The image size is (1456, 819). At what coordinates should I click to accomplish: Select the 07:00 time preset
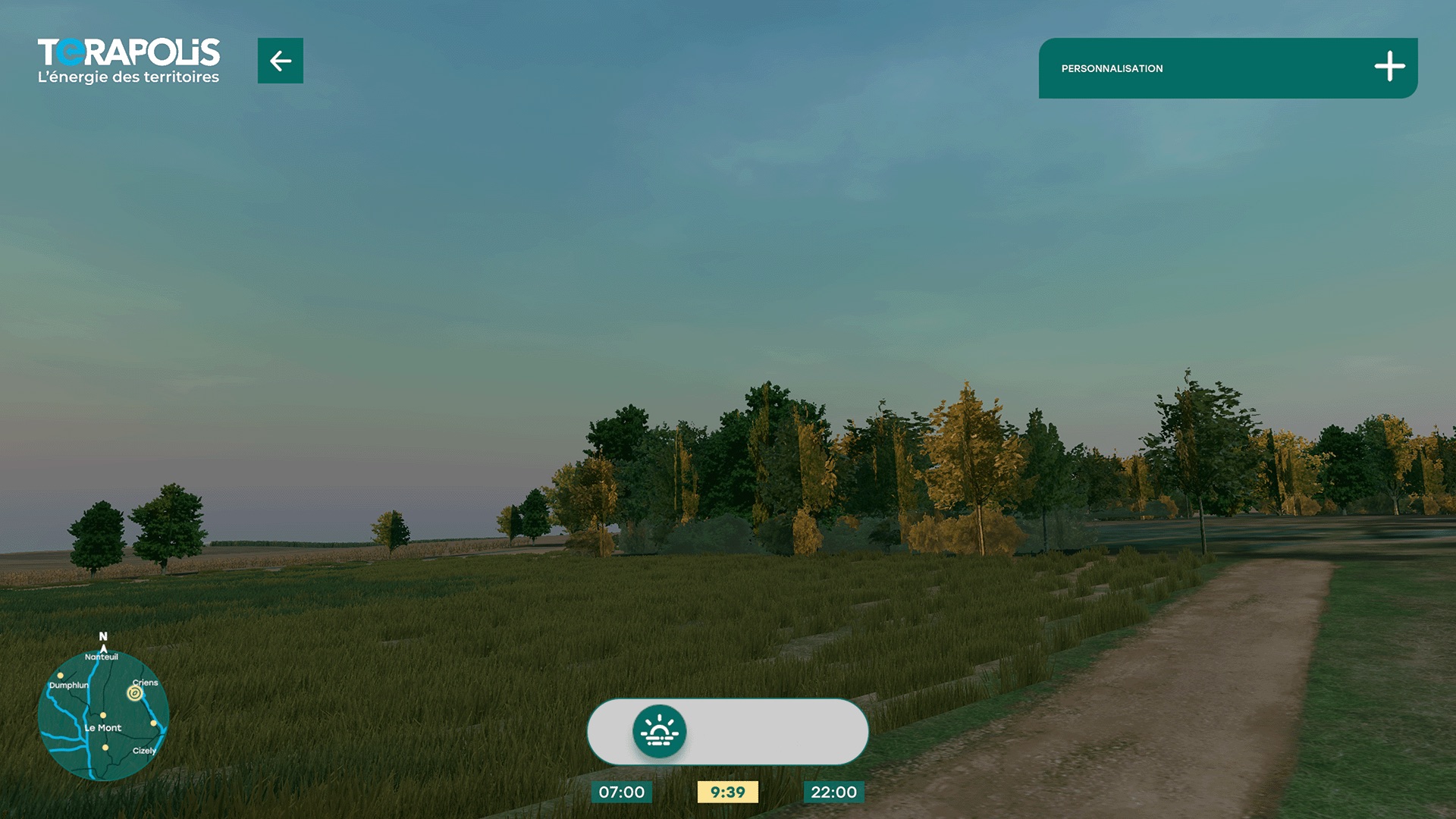pyautogui.click(x=621, y=792)
